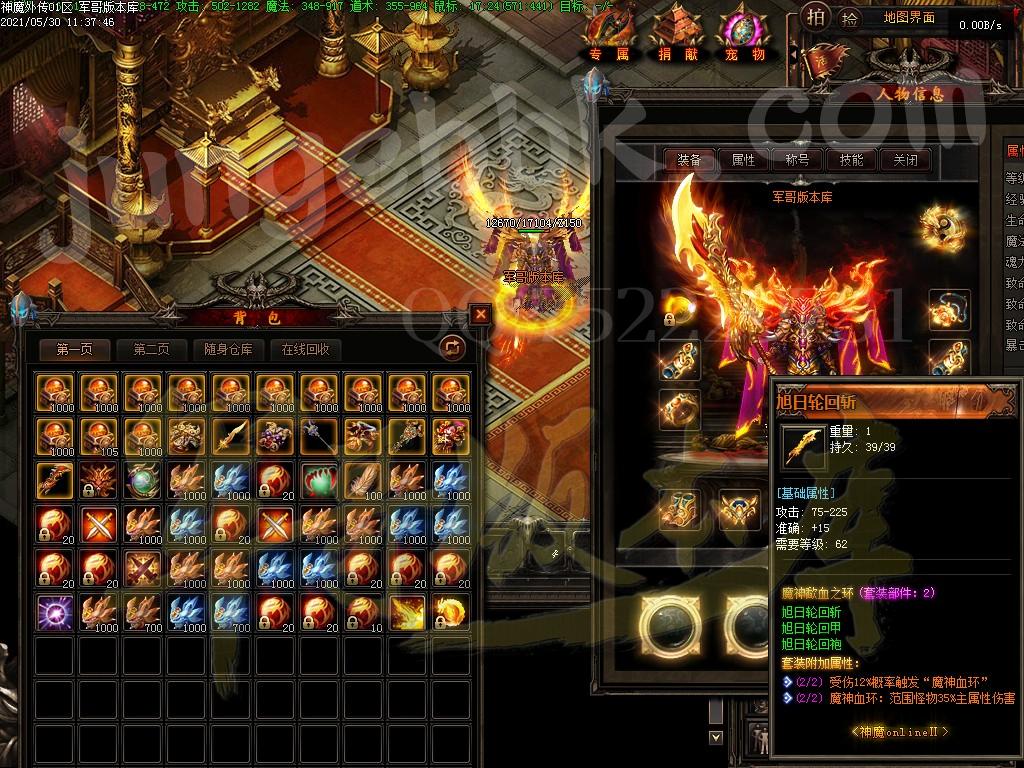Switch to the 称号 titles tab
The height and width of the screenshot is (768, 1024).
point(797,160)
